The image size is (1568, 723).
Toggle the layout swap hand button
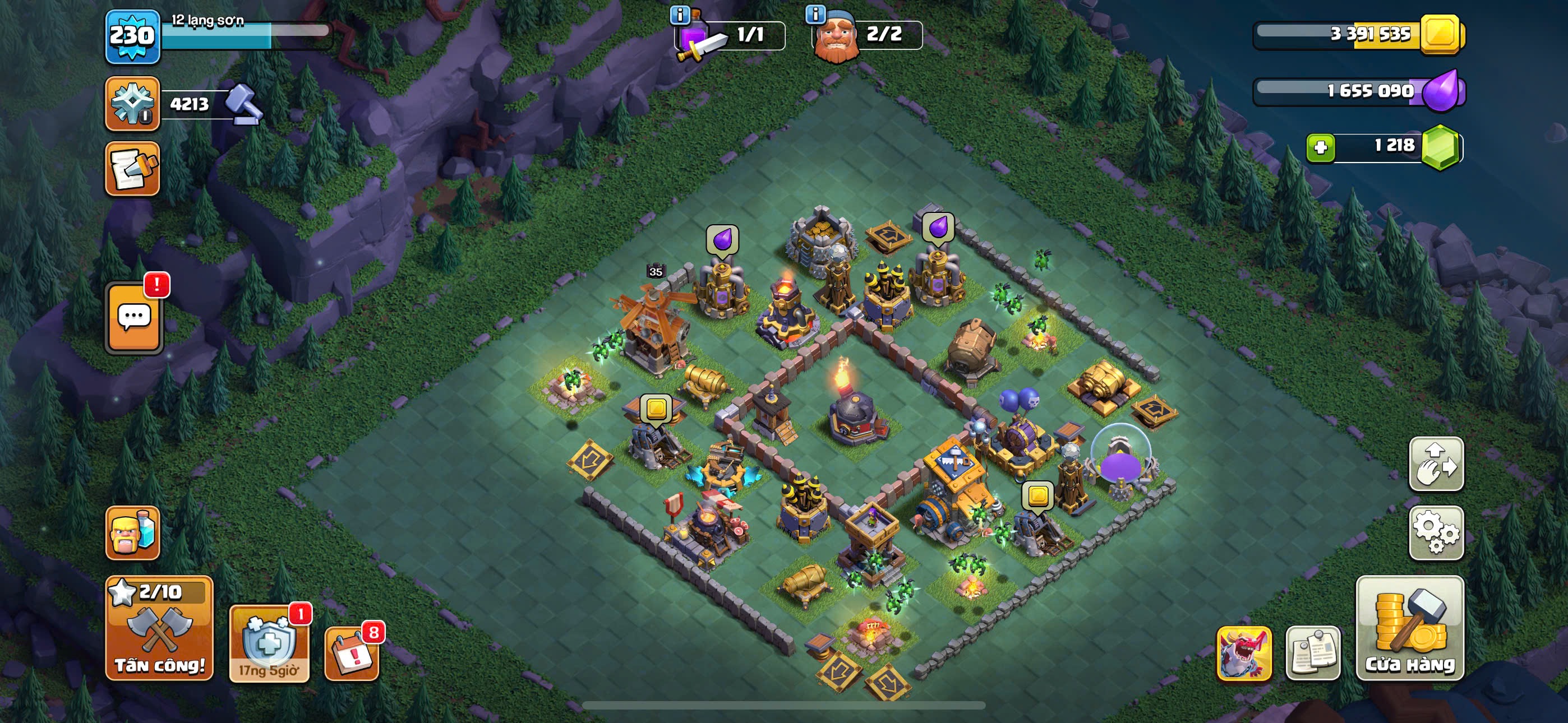point(1436,464)
